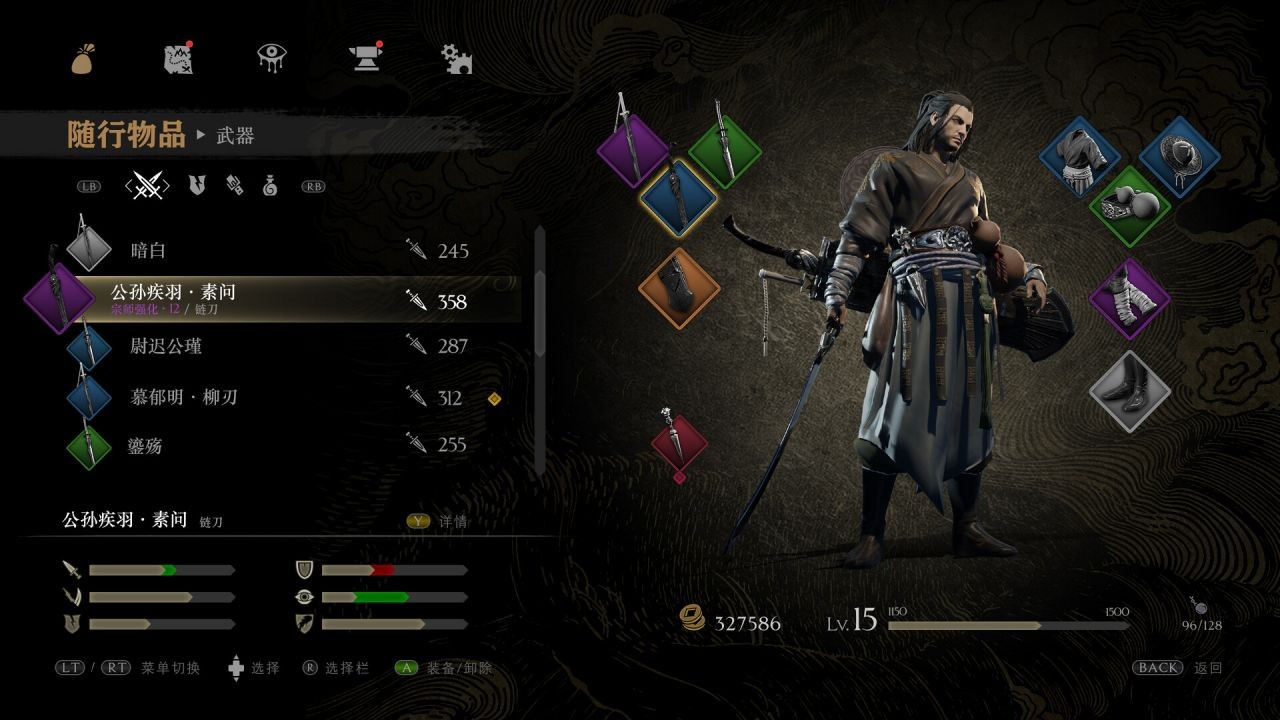This screenshot has height=720, width=1280.
Task: Choose the potion gourd category tab
Action: point(270,186)
